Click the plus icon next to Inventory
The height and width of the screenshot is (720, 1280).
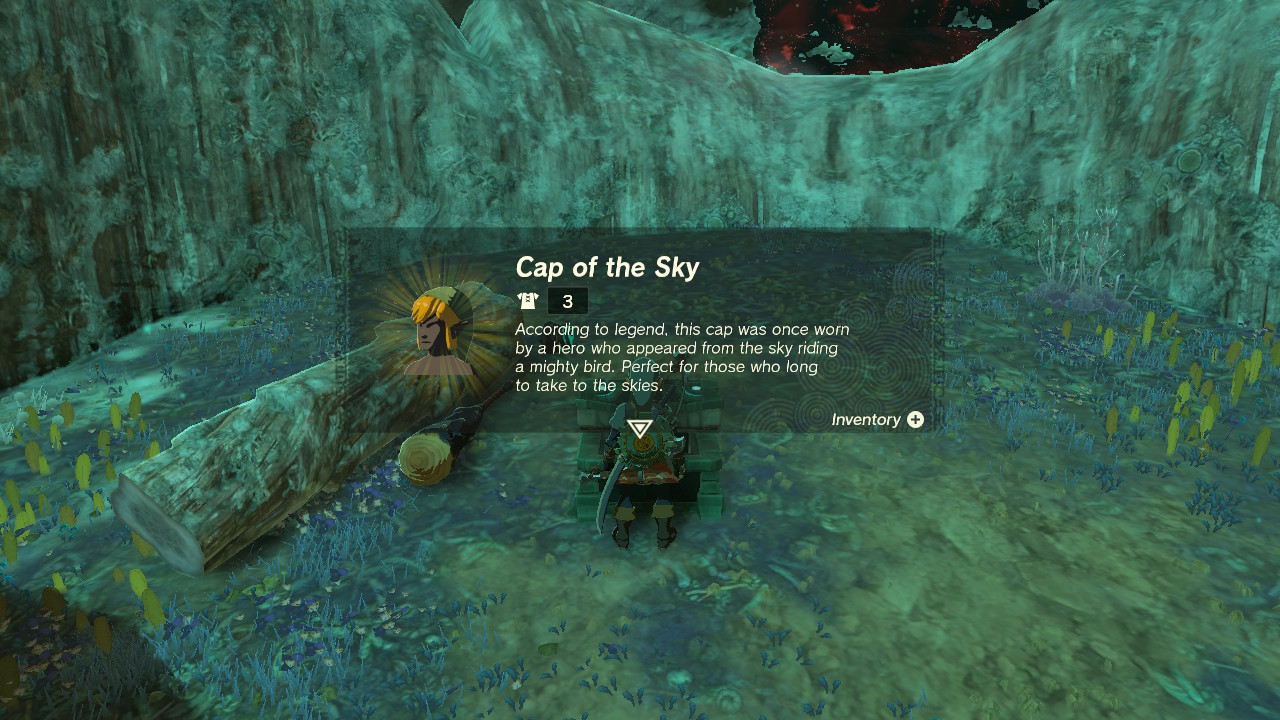click(916, 420)
